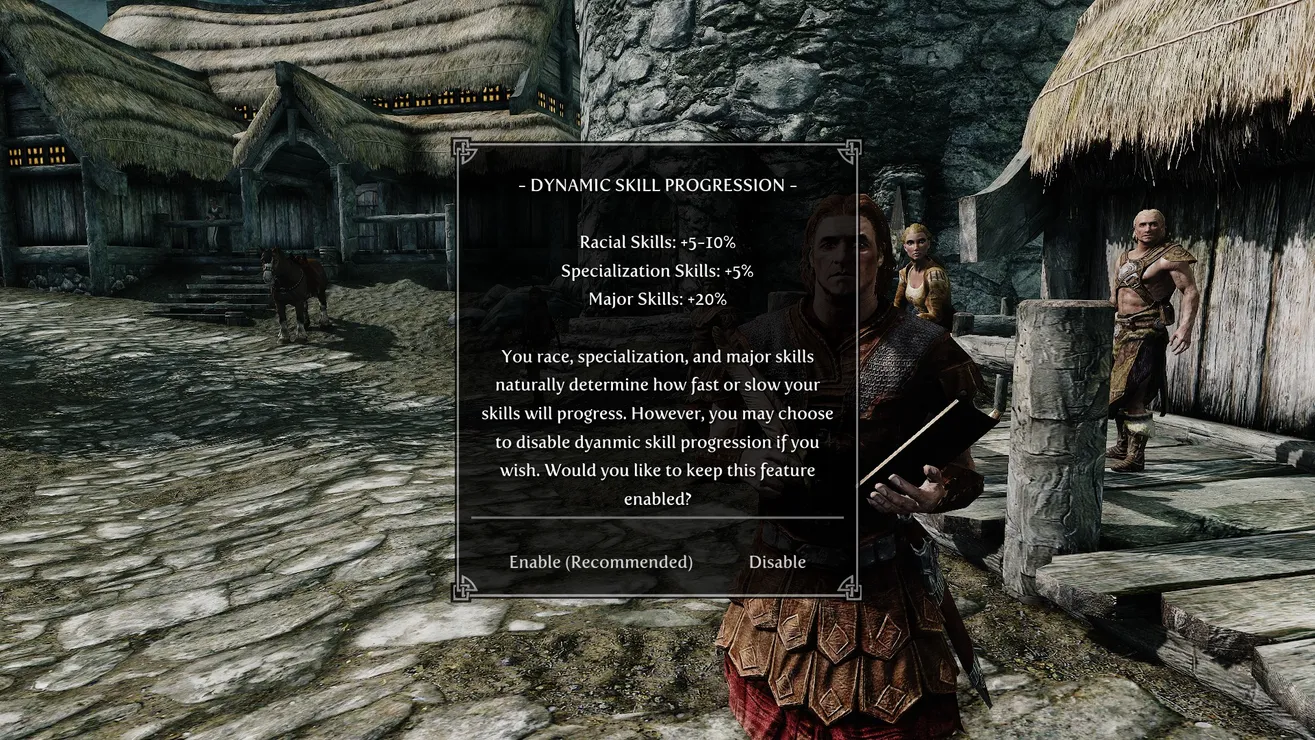Screen dimensions: 1315x740
Task: Click the Racial Skills +5-10% line
Action: click(655, 242)
